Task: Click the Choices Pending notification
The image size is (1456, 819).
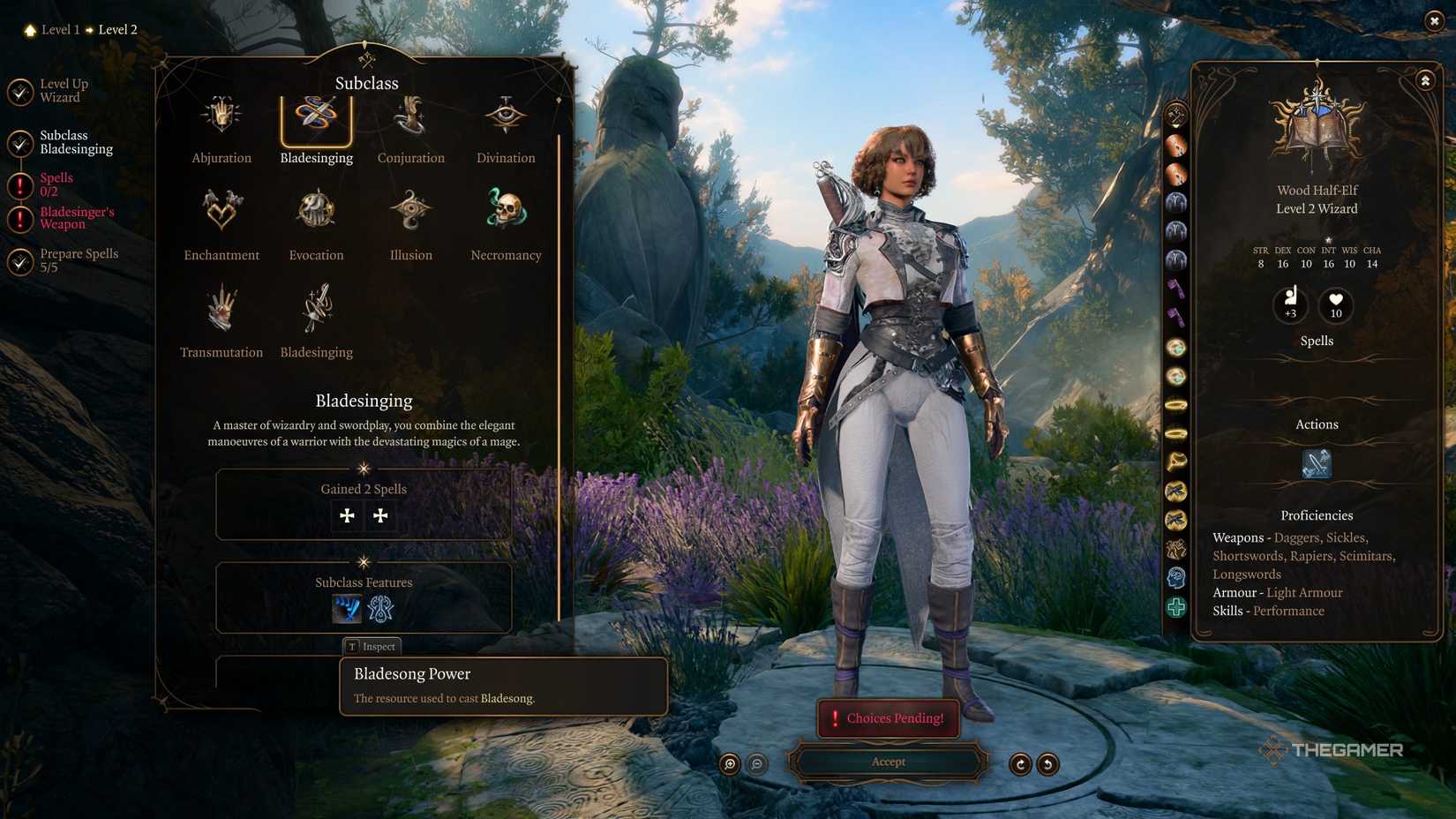Action: (x=888, y=718)
